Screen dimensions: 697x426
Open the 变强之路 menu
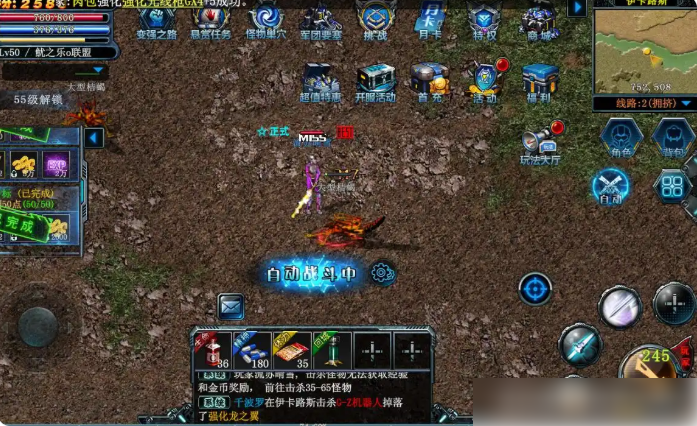click(x=156, y=19)
